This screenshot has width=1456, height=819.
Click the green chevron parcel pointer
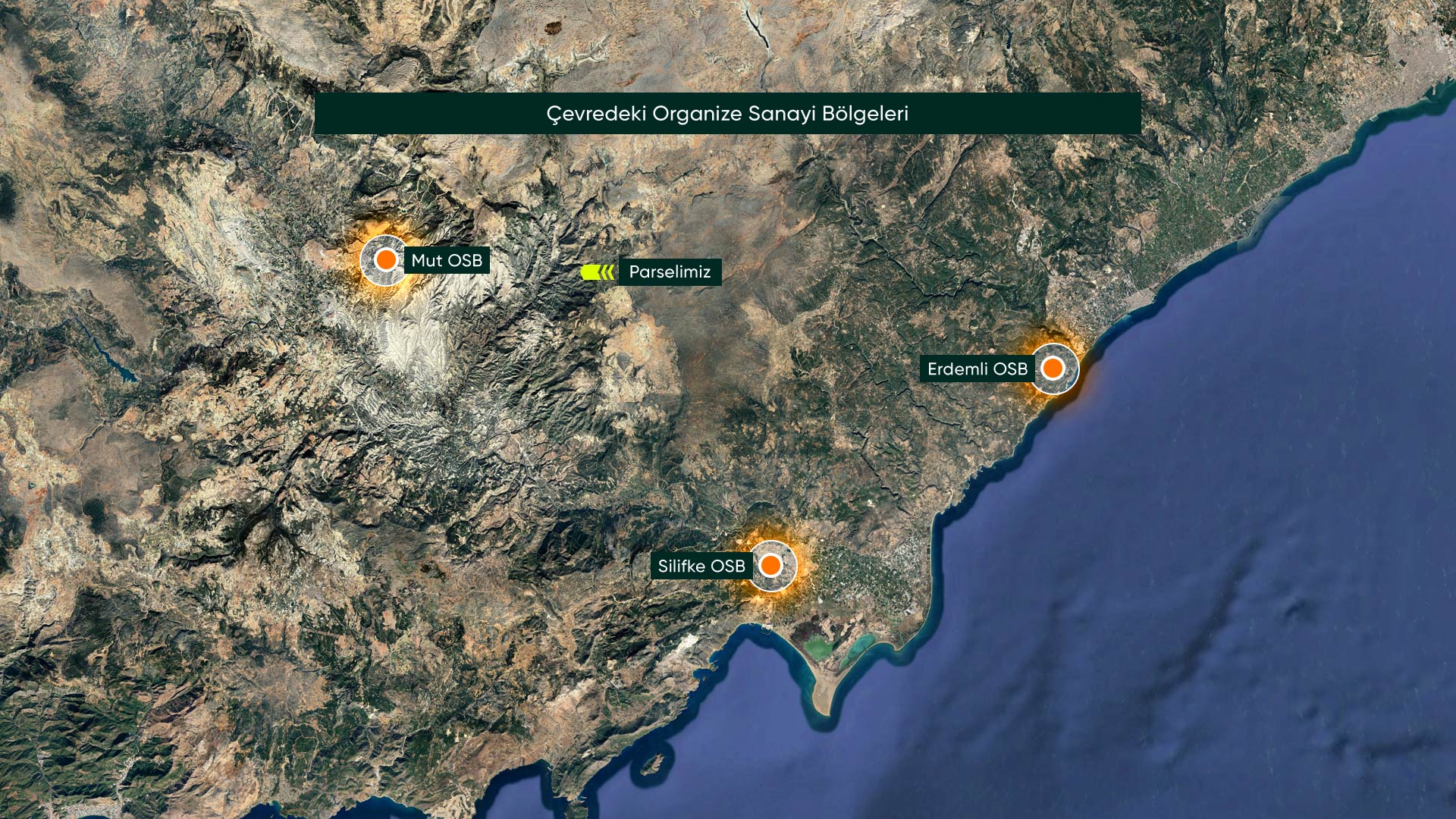598,272
